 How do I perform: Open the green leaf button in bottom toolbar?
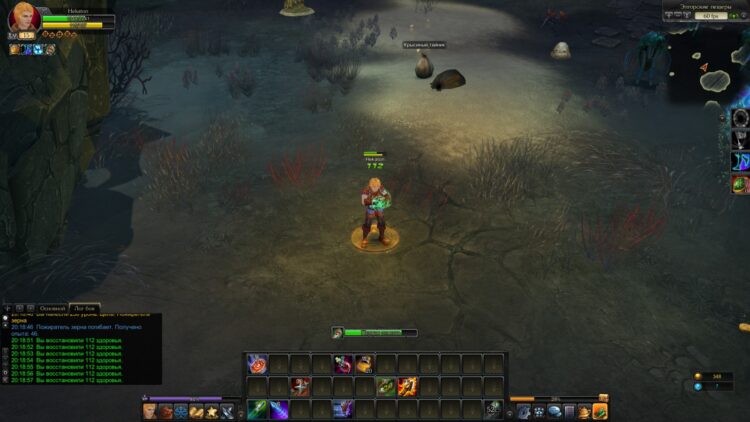point(599,411)
